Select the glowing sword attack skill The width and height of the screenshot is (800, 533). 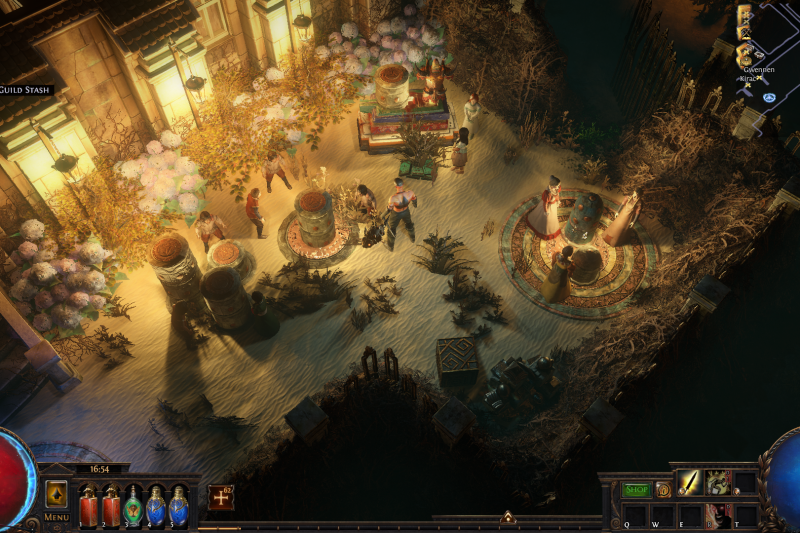pyautogui.click(x=689, y=483)
